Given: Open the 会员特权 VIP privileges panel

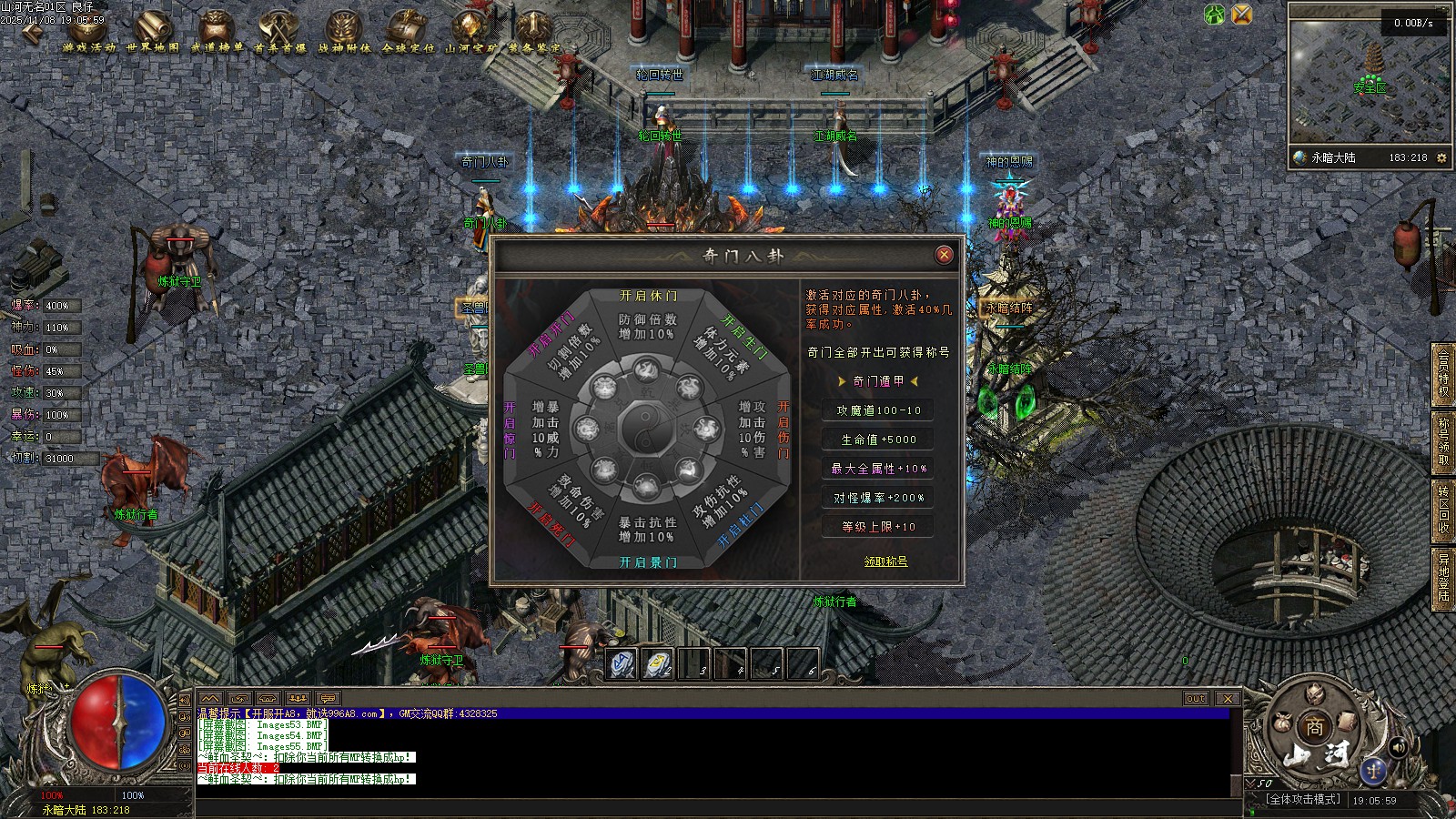Looking at the screenshot, I should pos(1443,372).
